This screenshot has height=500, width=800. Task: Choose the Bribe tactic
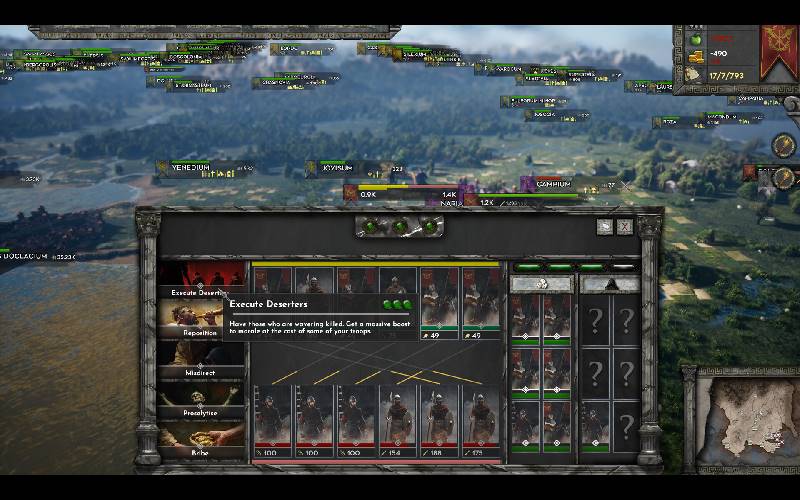pos(199,437)
